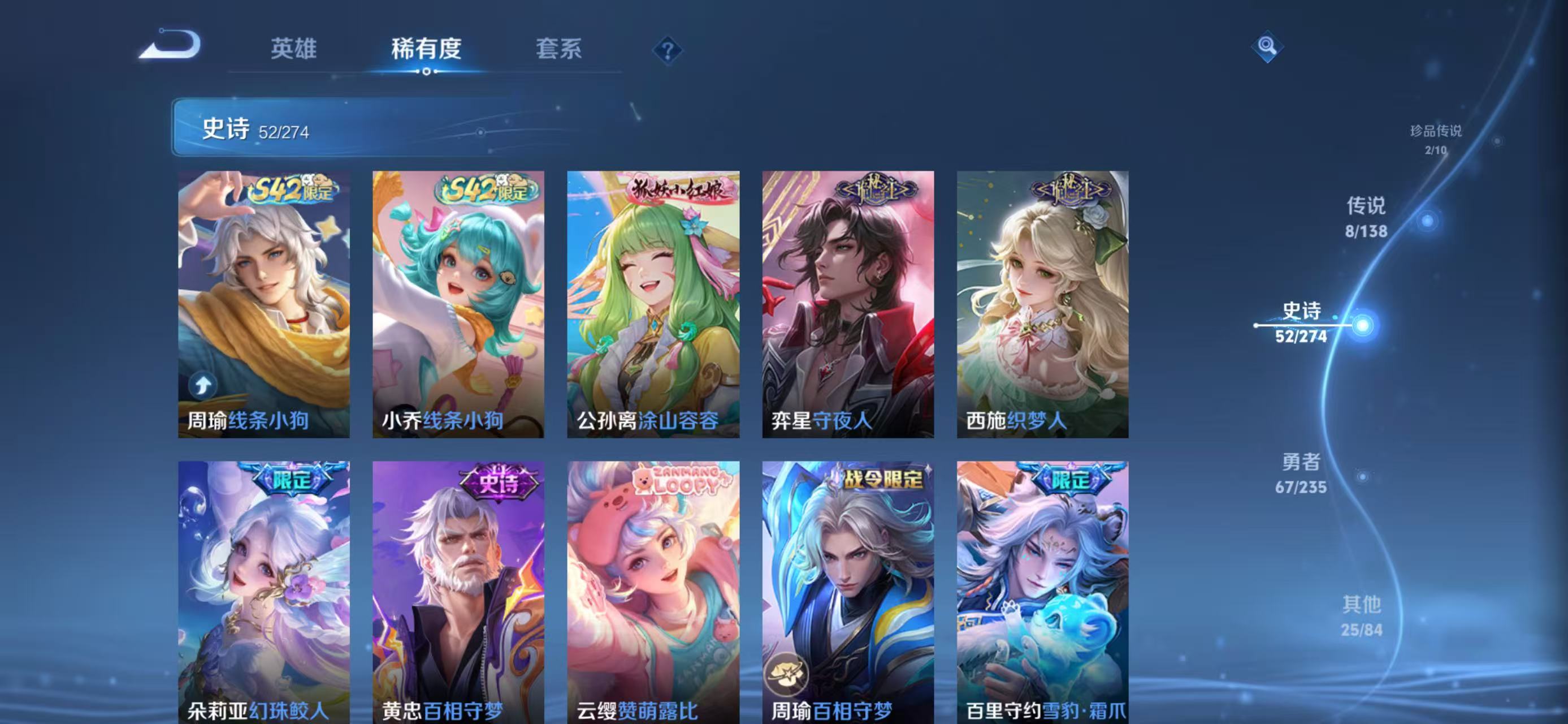Open the help question mark icon
The height and width of the screenshot is (724, 1568).
point(668,51)
